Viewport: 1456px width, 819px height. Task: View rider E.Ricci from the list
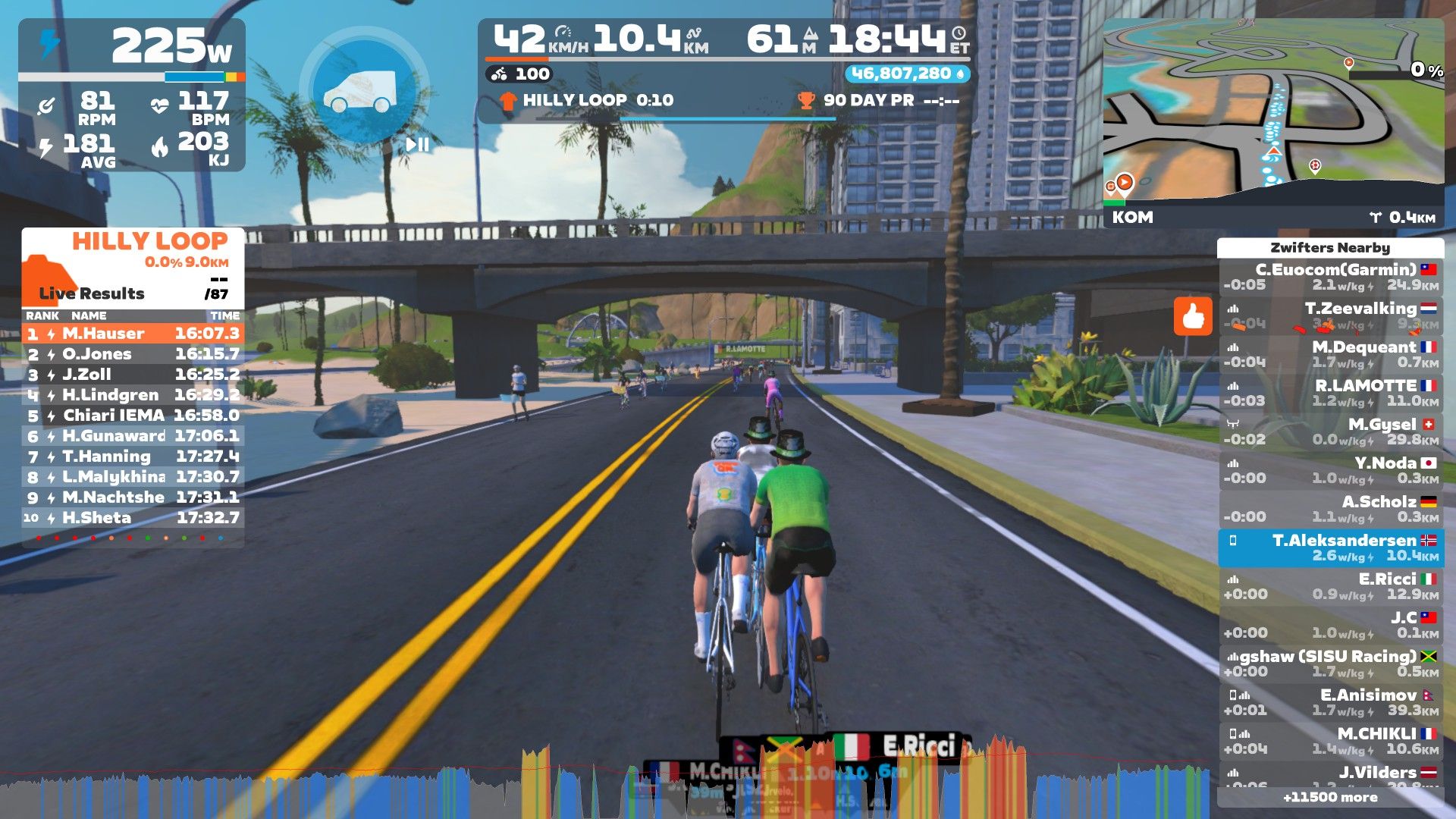[x=1331, y=586]
